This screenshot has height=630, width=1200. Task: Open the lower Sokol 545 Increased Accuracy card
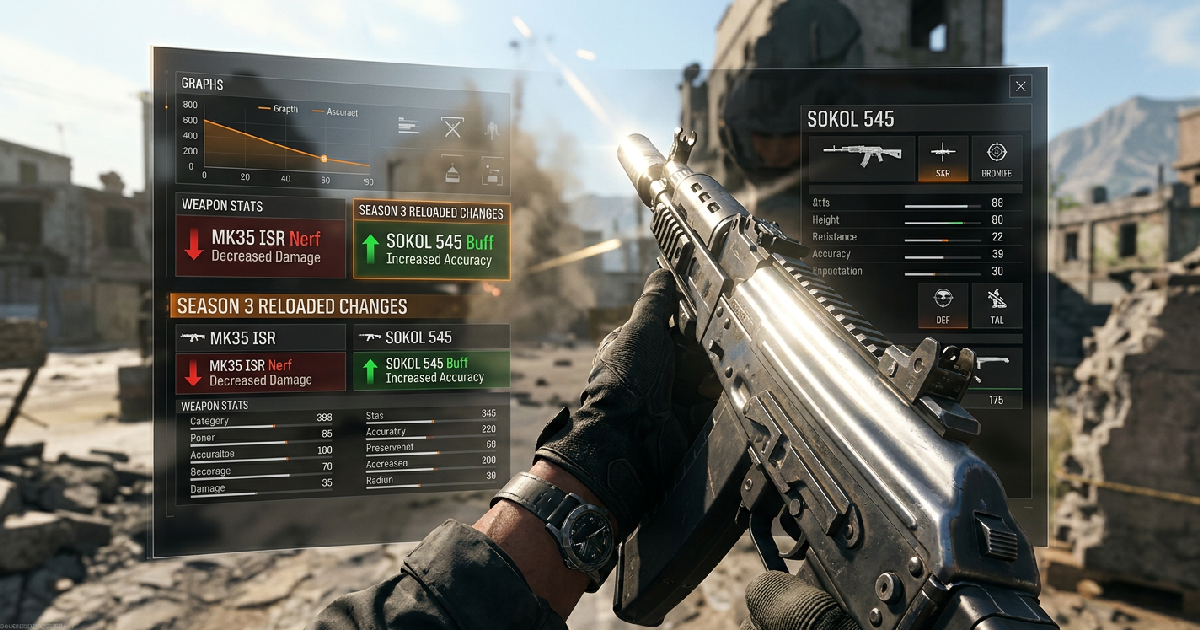(432, 370)
